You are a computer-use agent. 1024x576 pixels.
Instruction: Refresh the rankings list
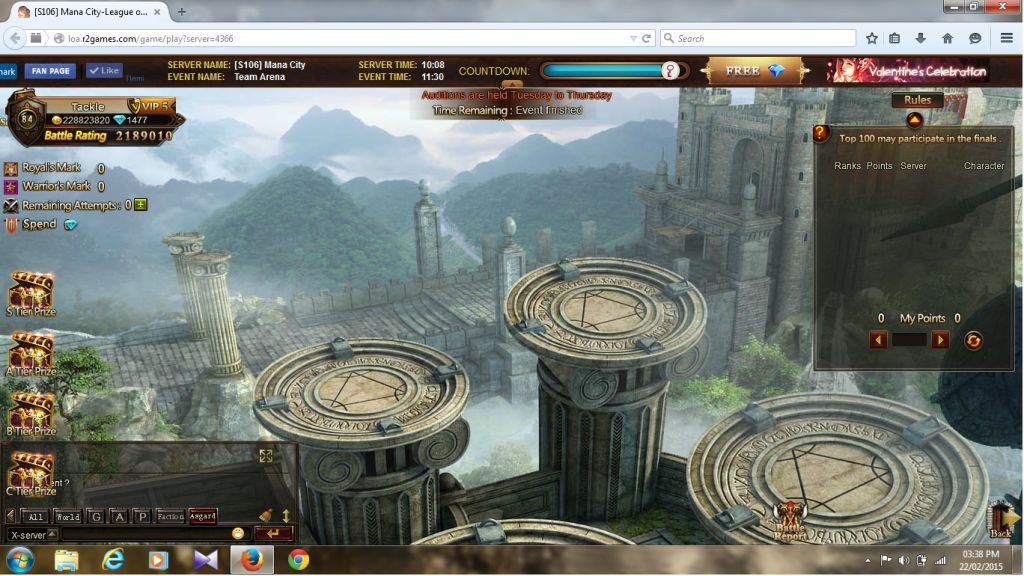click(x=973, y=340)
